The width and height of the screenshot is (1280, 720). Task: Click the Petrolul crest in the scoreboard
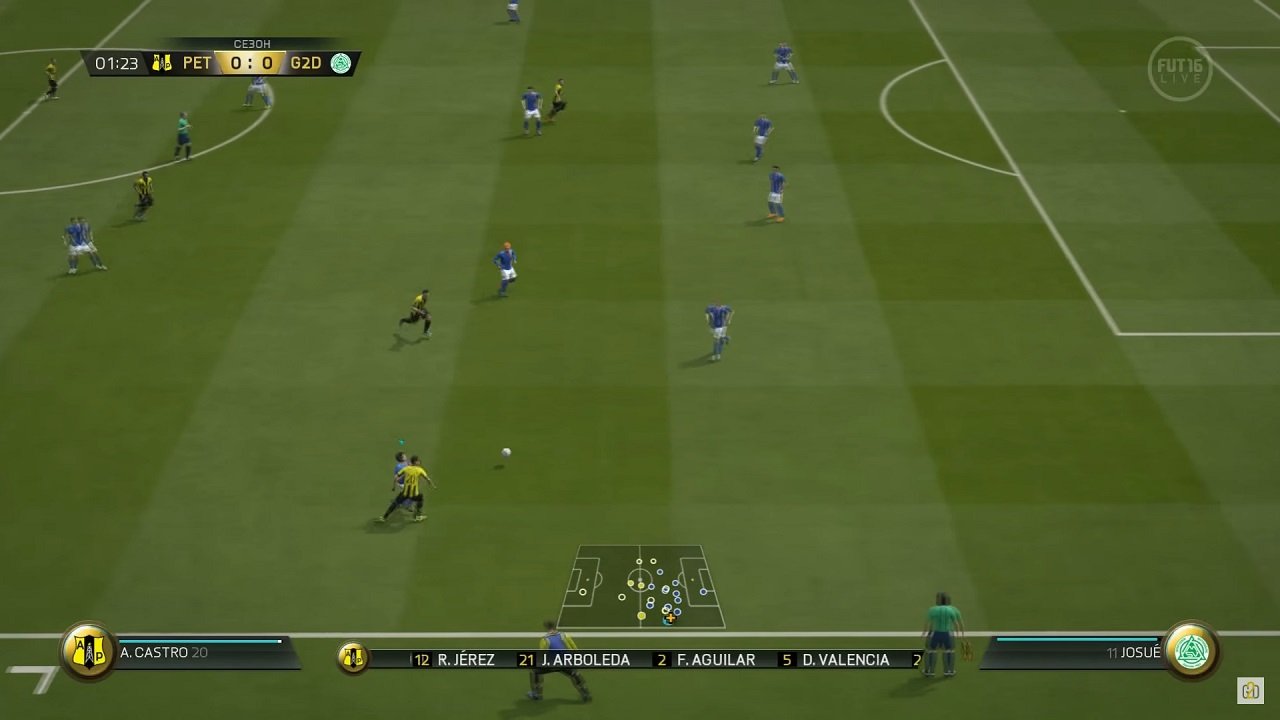click(162, 62)
